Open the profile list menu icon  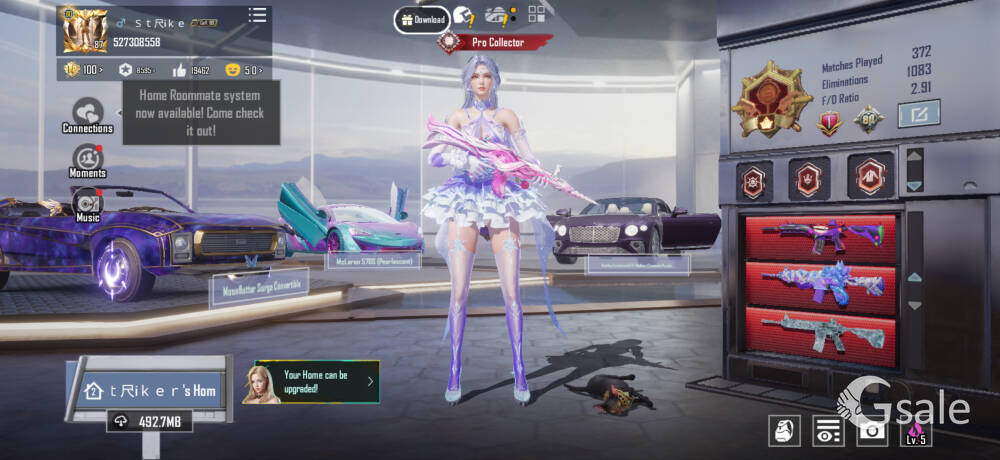(x=257, y=15)
